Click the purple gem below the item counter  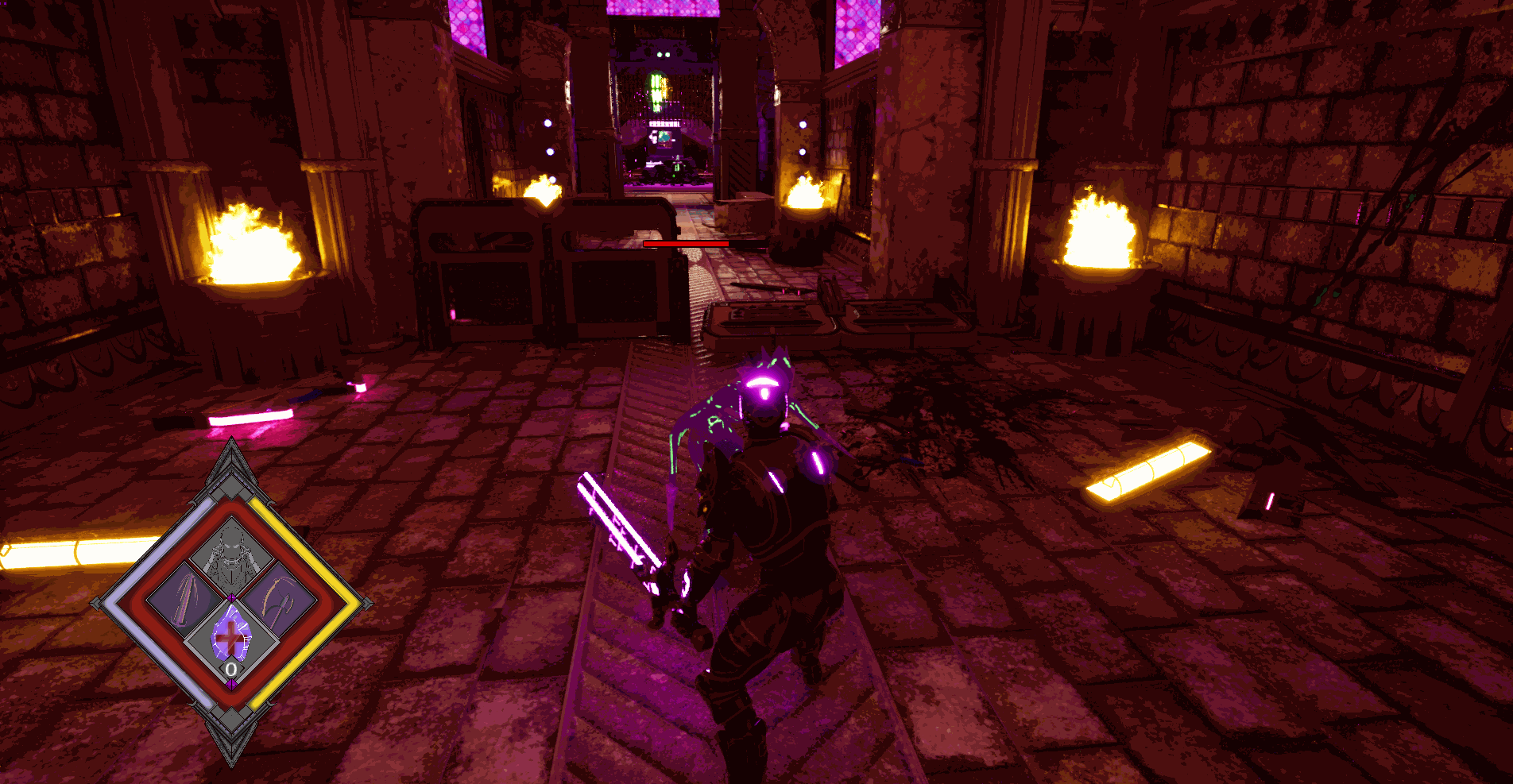(232, 683)
